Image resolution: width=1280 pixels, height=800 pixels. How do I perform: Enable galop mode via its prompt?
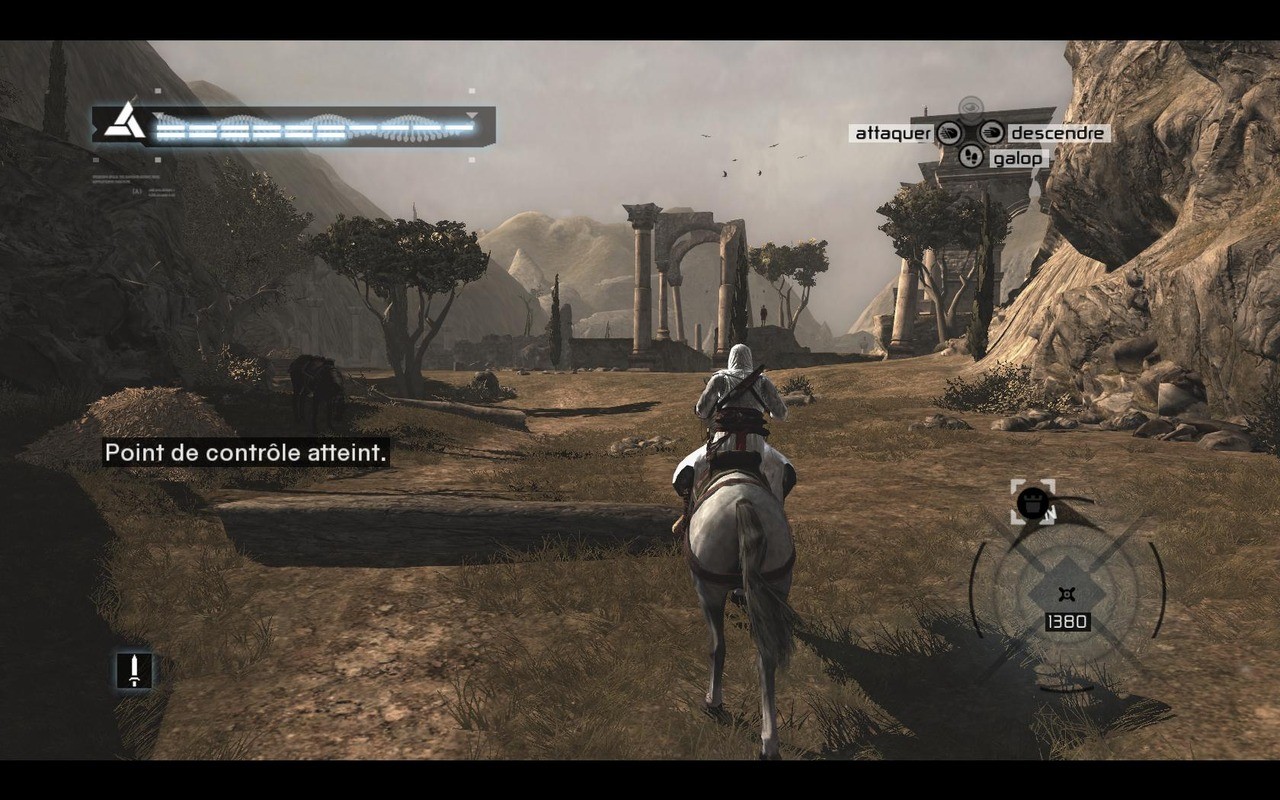pos(1017,158)
